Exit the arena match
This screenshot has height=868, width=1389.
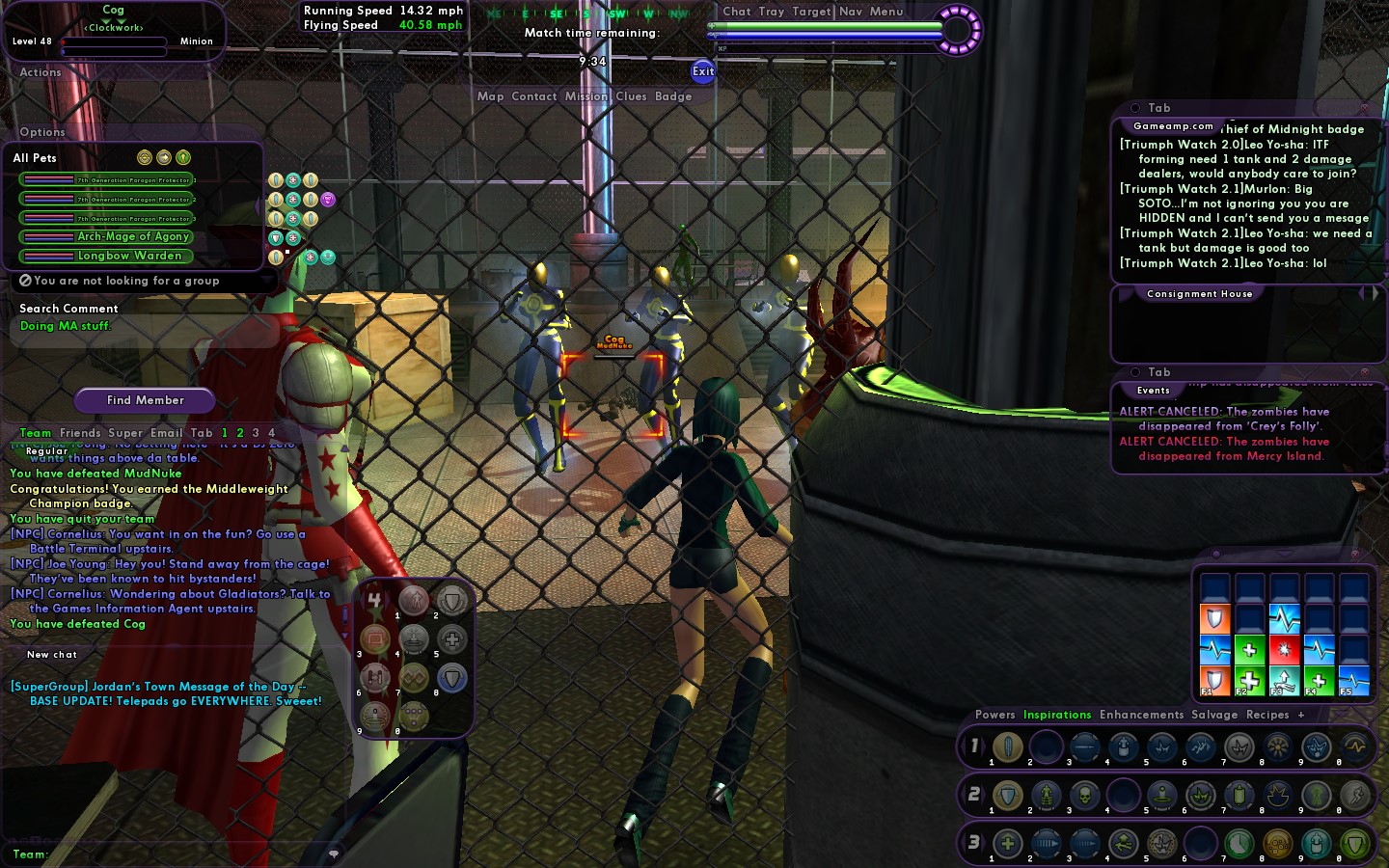coord(703,71)
